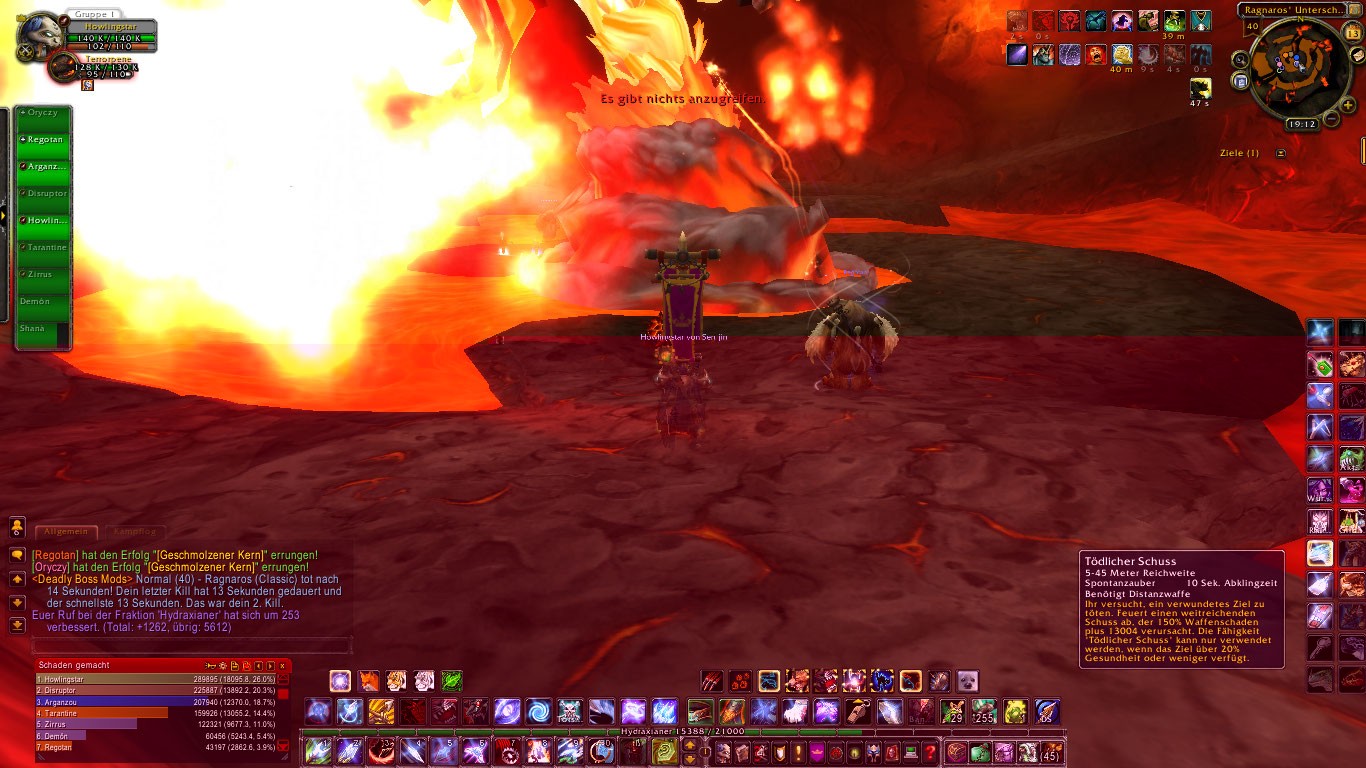Screen dimensions: 1366x768
Task: Select the Terrorpene pet portrait
Action: [62, 68]
